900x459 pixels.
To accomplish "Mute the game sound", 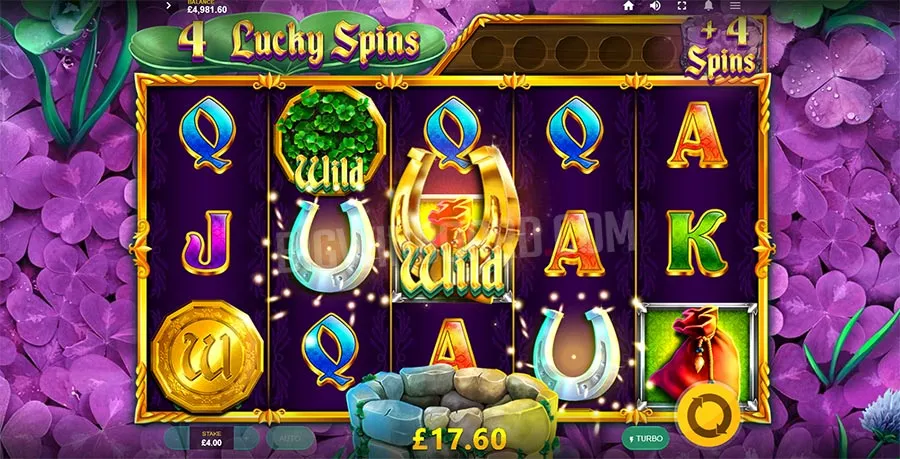I will point(655,6).
